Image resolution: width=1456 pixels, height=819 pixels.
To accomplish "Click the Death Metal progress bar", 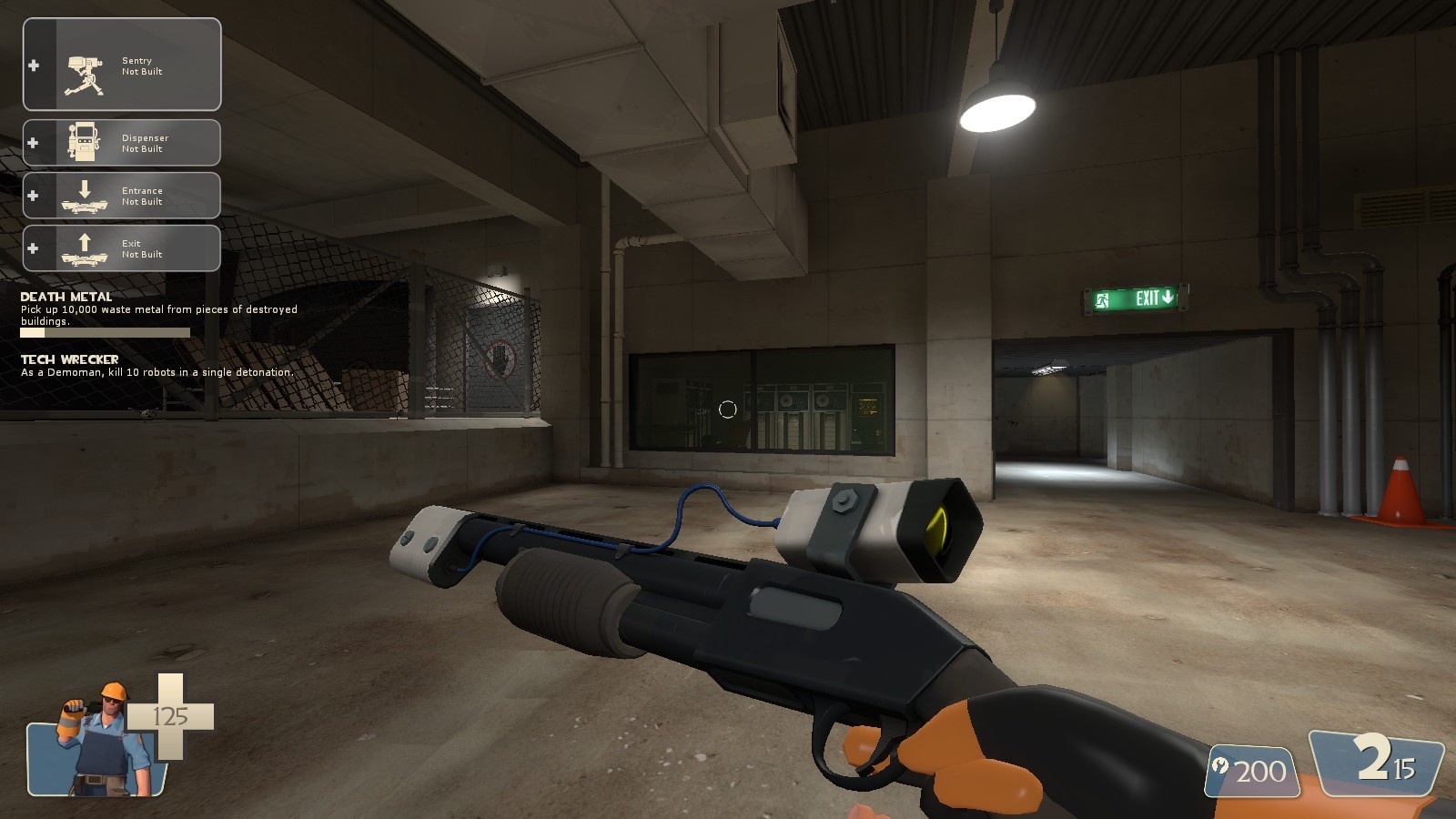I will pyautogui.click(x=105, y=332).
